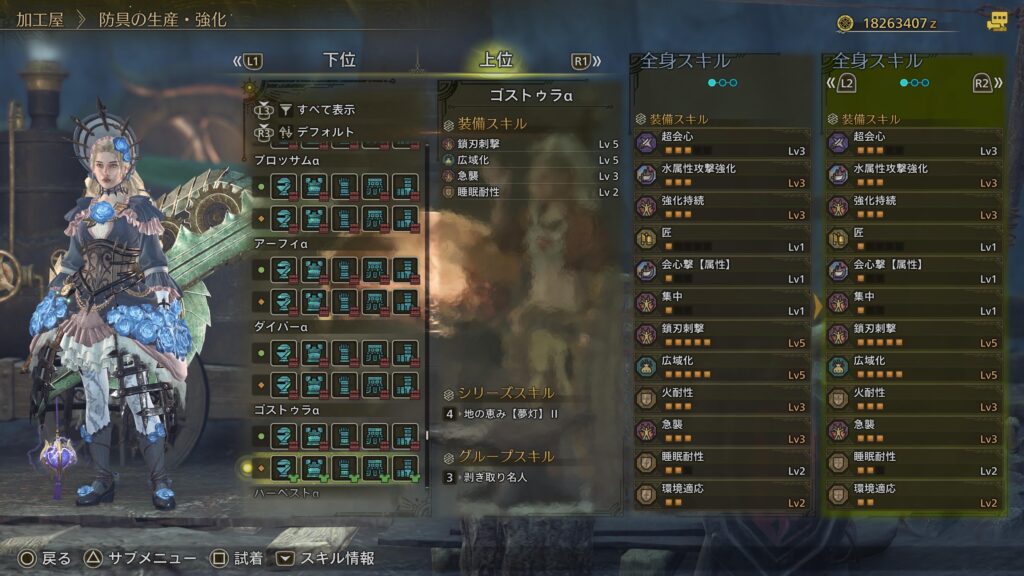Select the 地の恵み【夢灯】II series skill
The image size is (1024, 576).
click(x=510, y=414)
